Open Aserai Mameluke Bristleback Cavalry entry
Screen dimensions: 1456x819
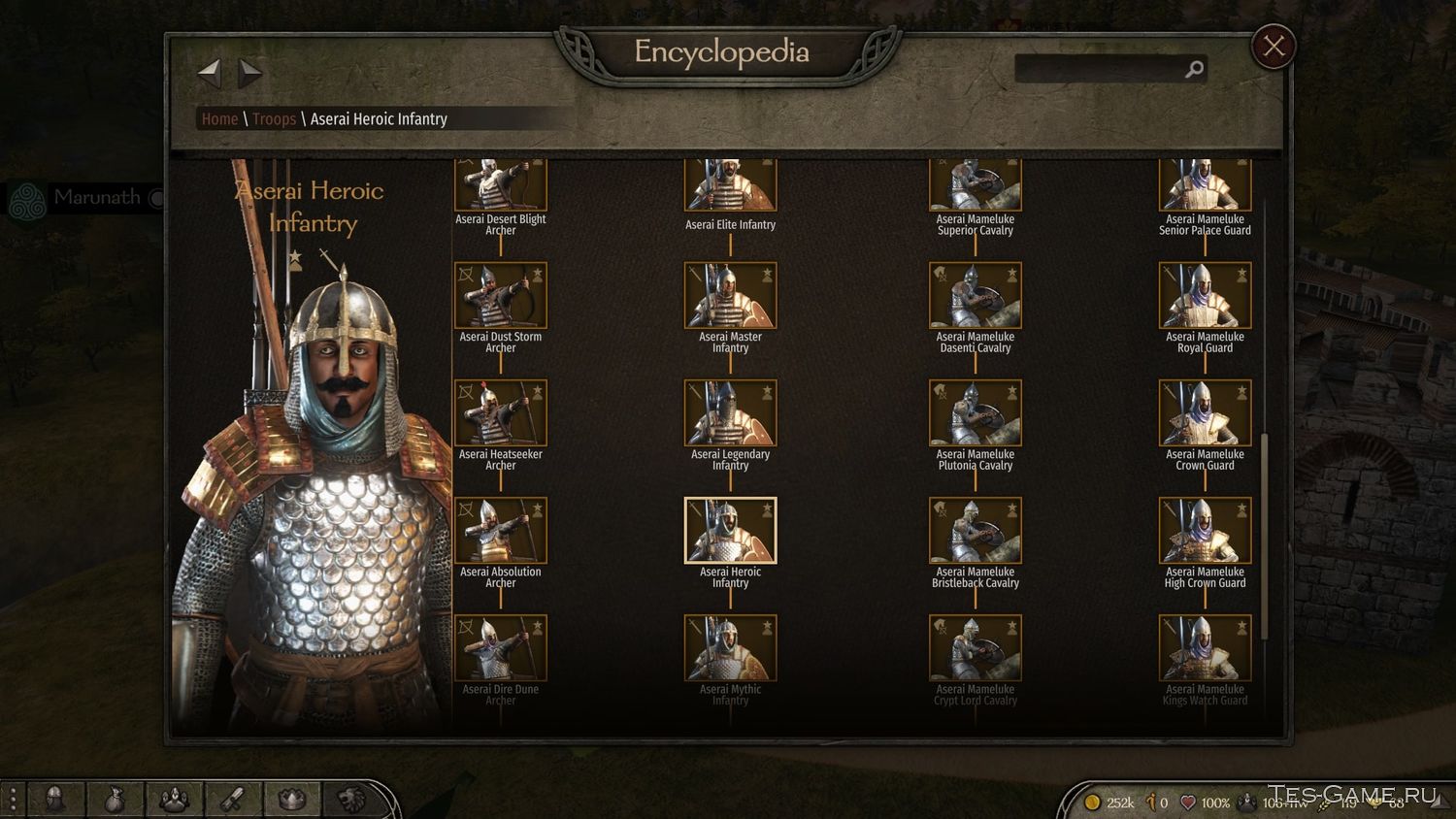click(975, 531)
